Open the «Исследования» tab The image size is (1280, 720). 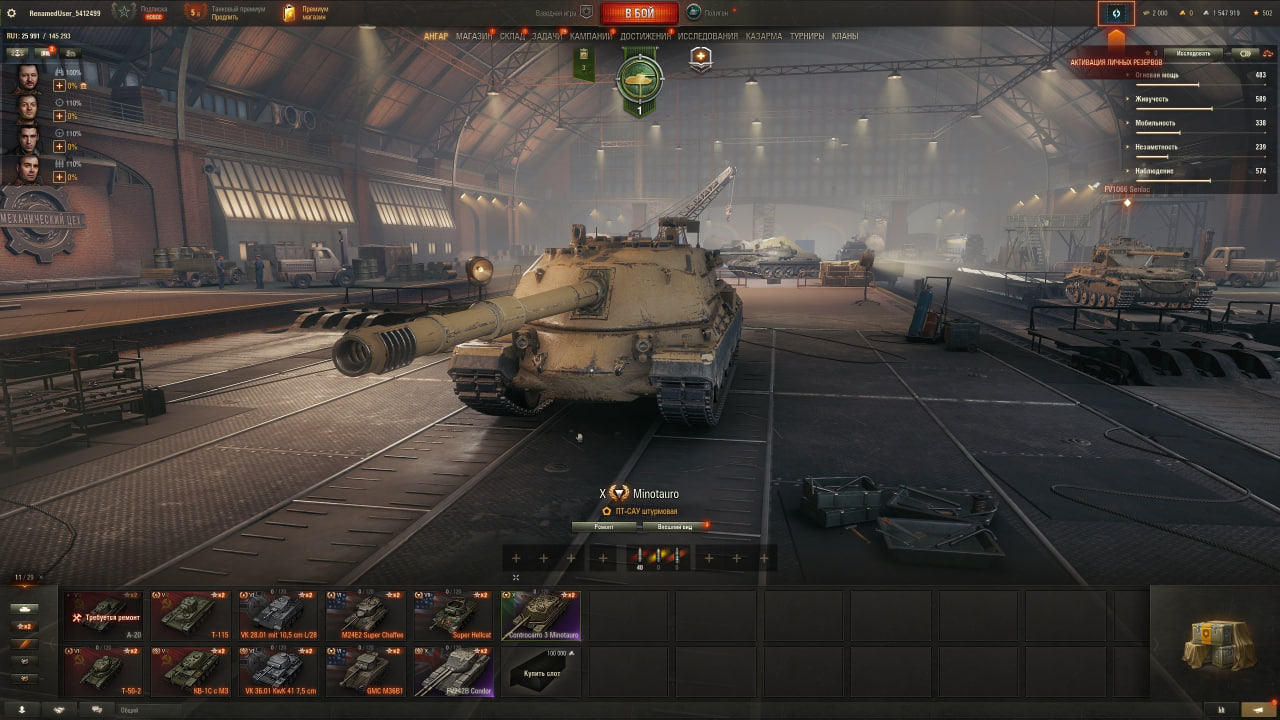[708, 36]
